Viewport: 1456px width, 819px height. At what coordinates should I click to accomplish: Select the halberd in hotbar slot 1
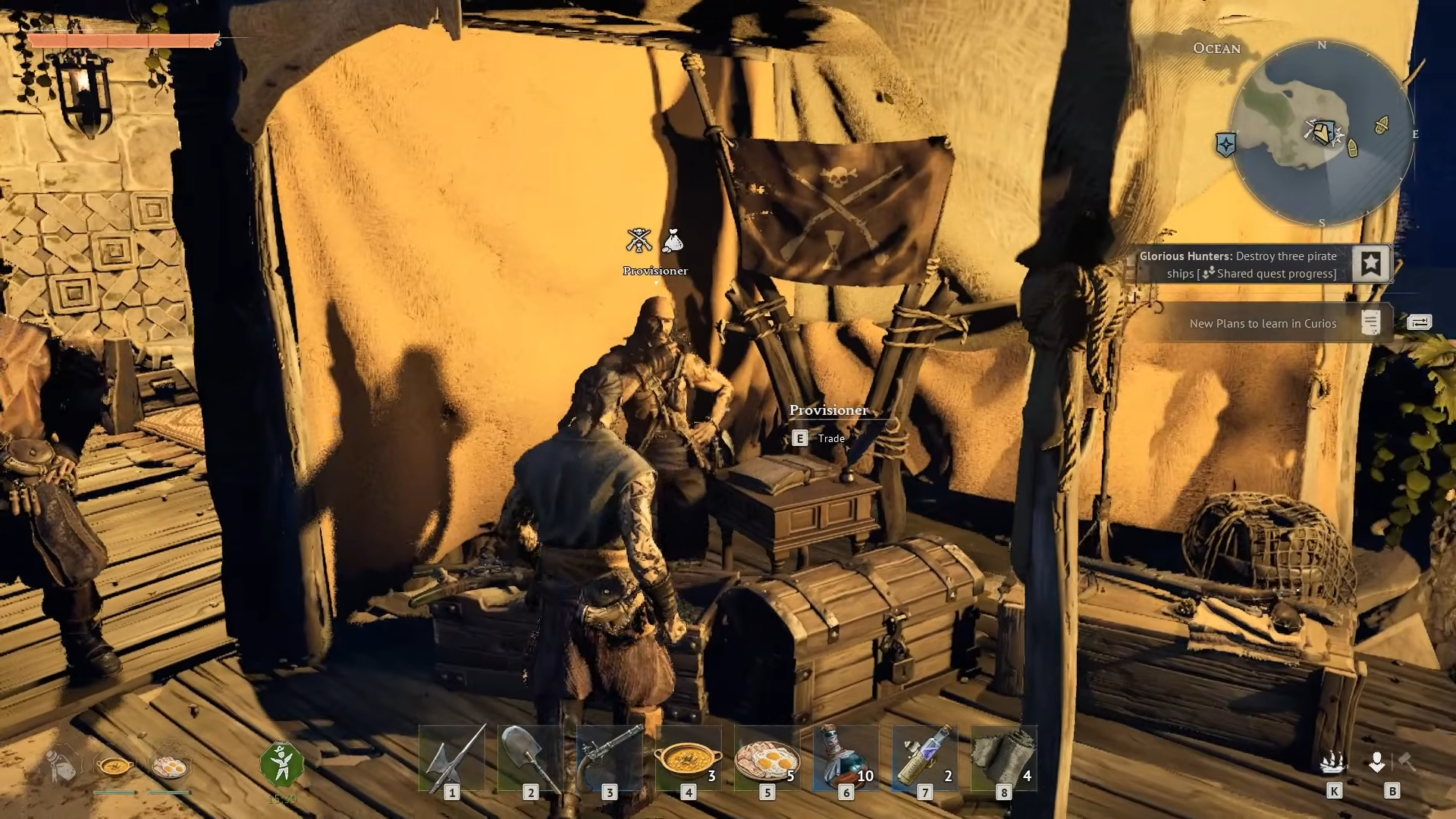coord(453,758)
